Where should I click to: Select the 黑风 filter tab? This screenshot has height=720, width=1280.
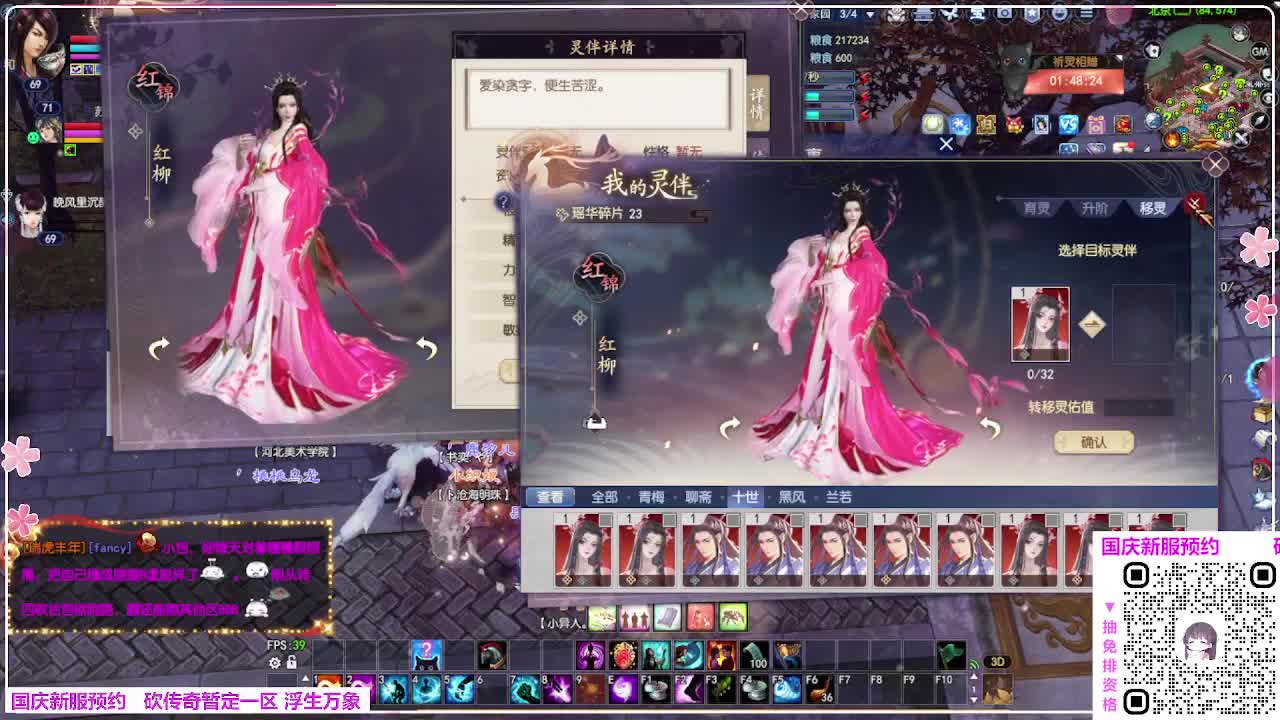pyautogui.click(x=791, y=495)
